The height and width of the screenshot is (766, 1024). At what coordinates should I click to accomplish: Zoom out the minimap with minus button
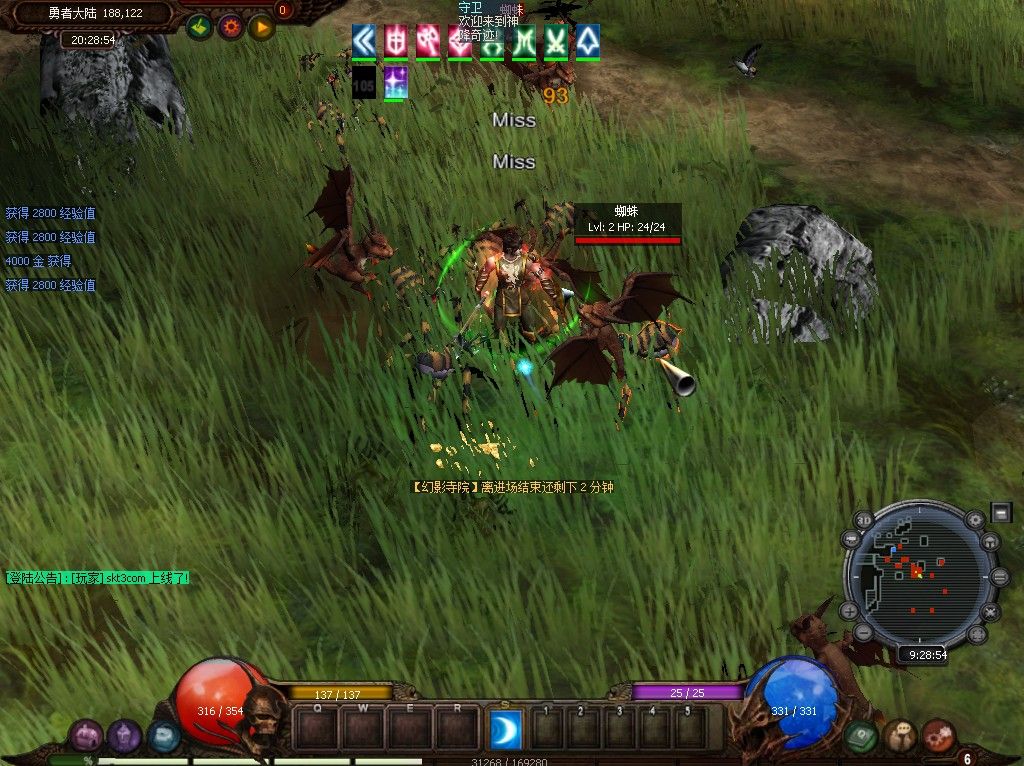pos(863,633)
